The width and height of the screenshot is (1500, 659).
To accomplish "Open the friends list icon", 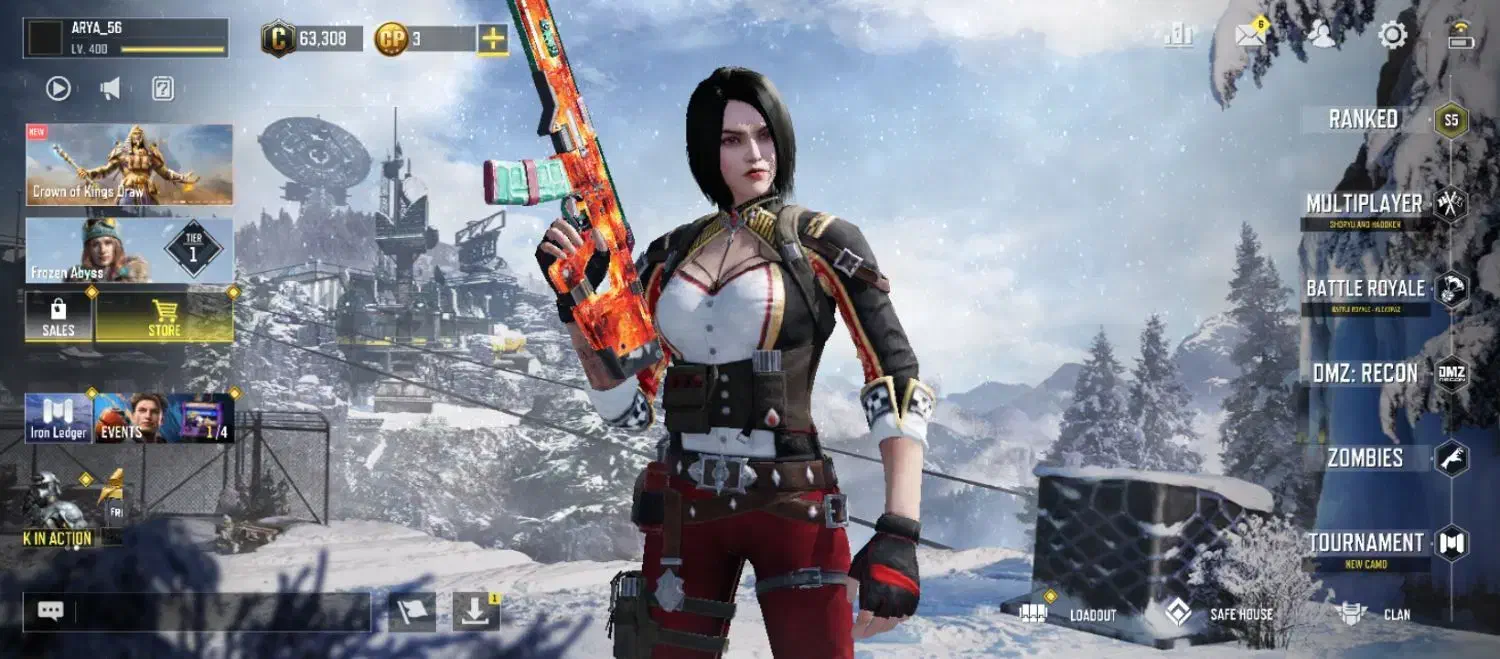I will (x=1322, y=36).
